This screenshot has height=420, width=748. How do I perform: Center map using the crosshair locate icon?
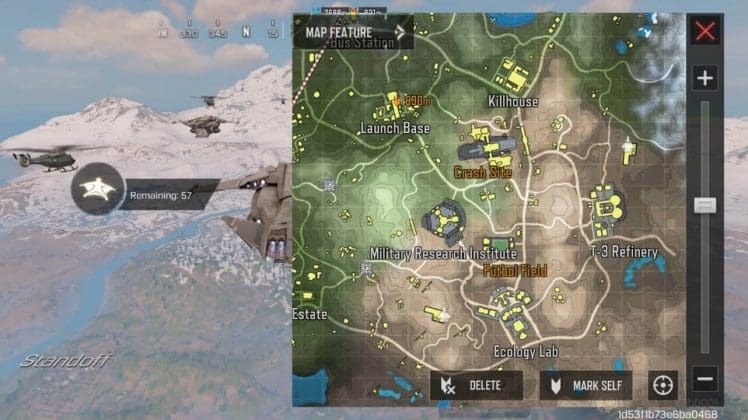[663, 384]
